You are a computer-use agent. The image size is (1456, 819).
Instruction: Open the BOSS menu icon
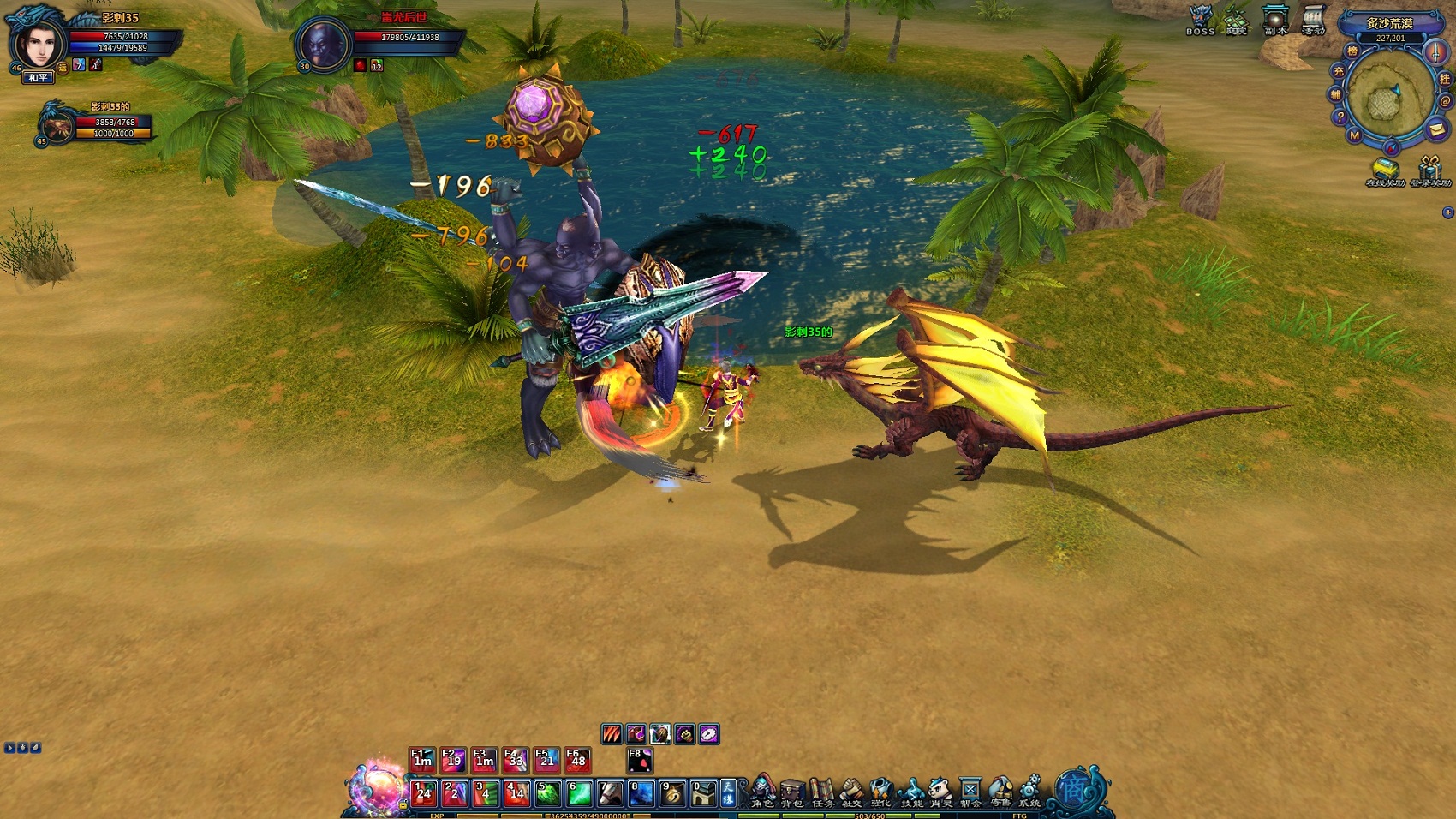click(1201, 19)
